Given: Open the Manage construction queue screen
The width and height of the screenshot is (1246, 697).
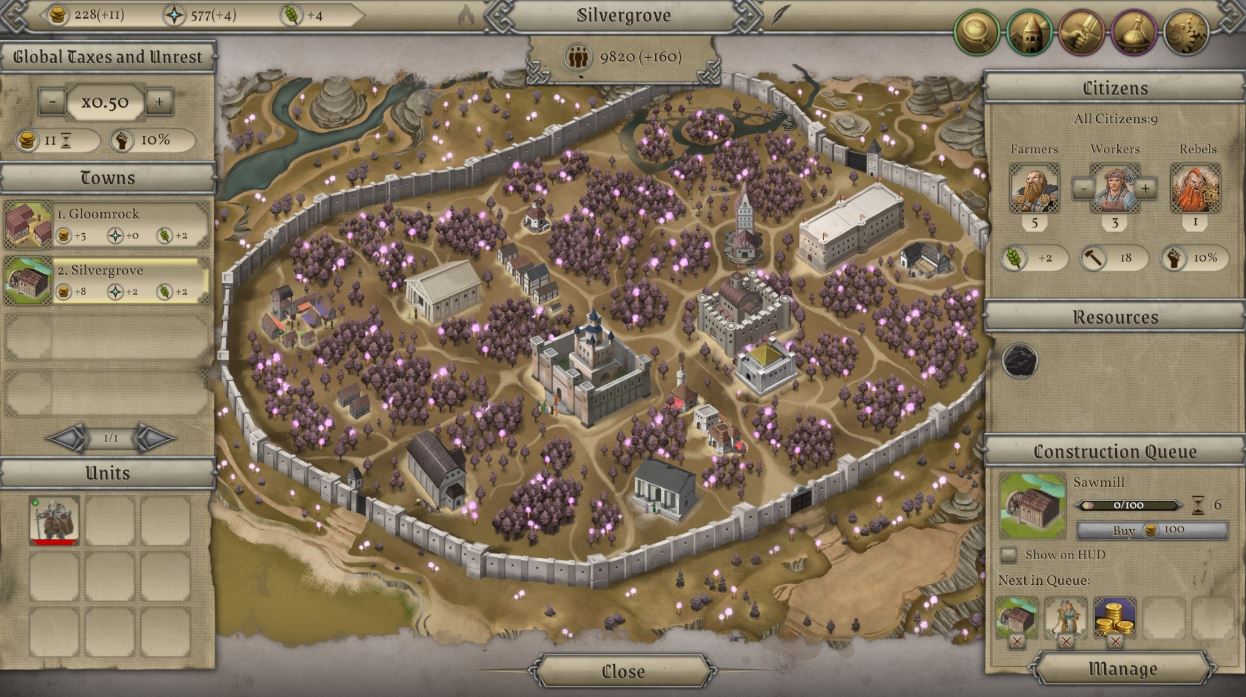Looking at the screenshot, I should [1122, 669].
